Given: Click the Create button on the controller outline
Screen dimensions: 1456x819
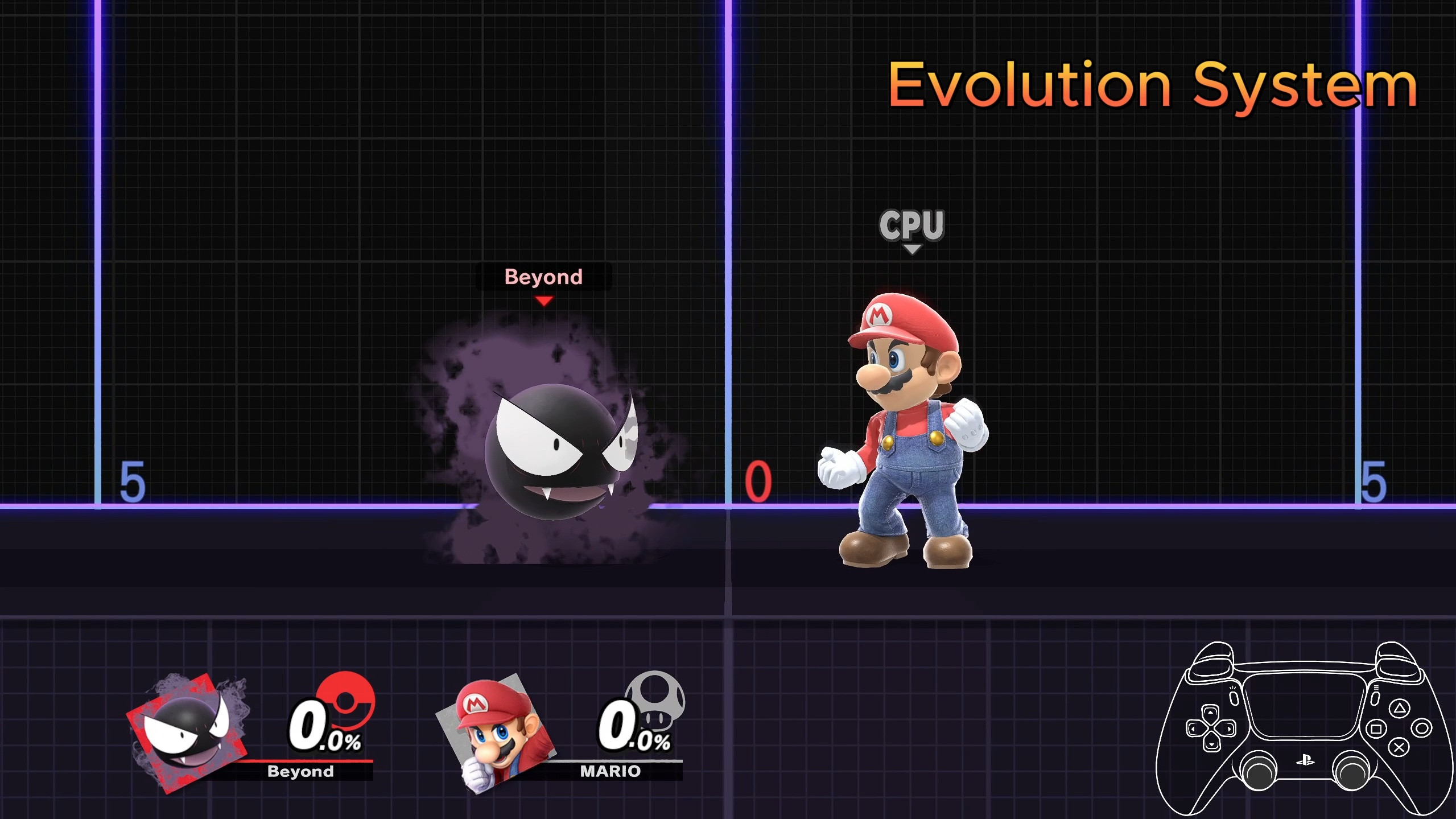Looking at the screenshot, I should pyautogui.click(x=1233, y=699).
